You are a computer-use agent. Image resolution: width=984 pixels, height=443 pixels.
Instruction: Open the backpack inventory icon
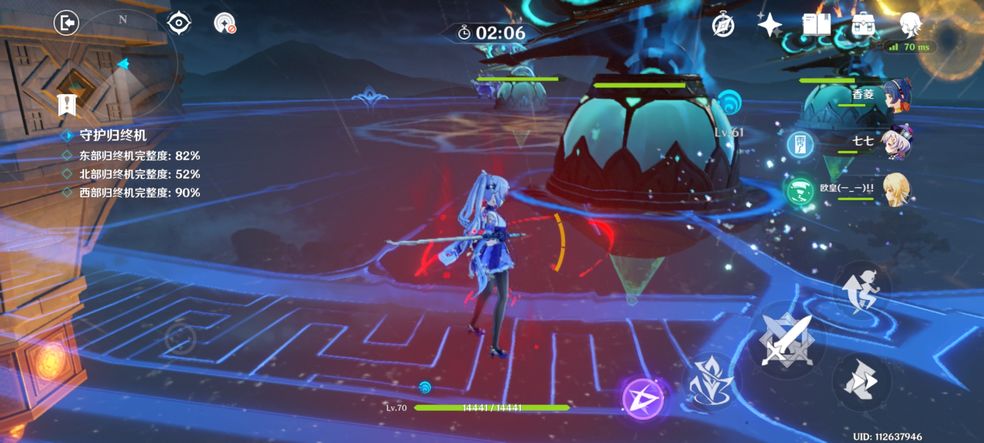point(863,26)
